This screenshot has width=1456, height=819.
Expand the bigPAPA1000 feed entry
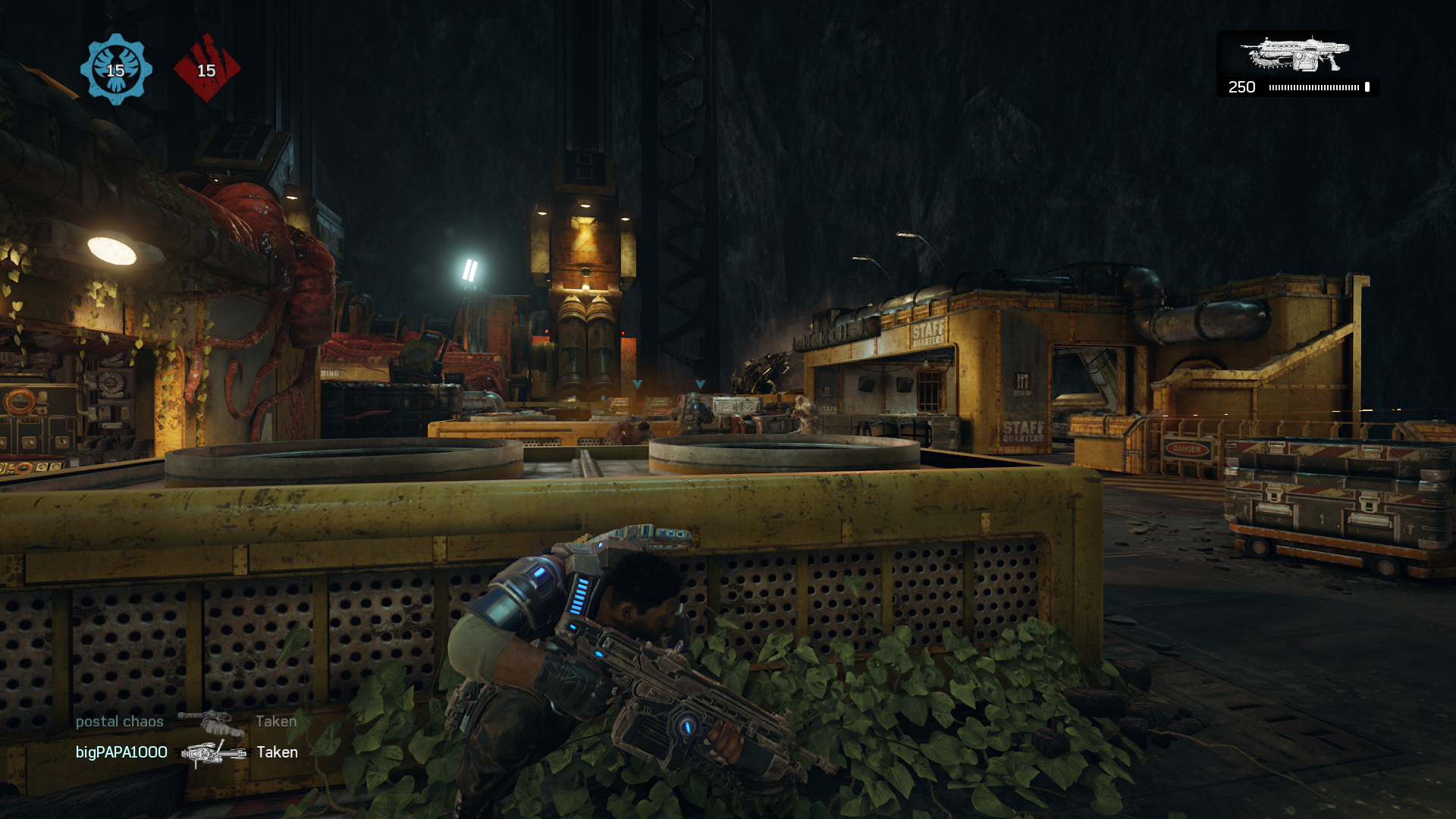(122, 753)
